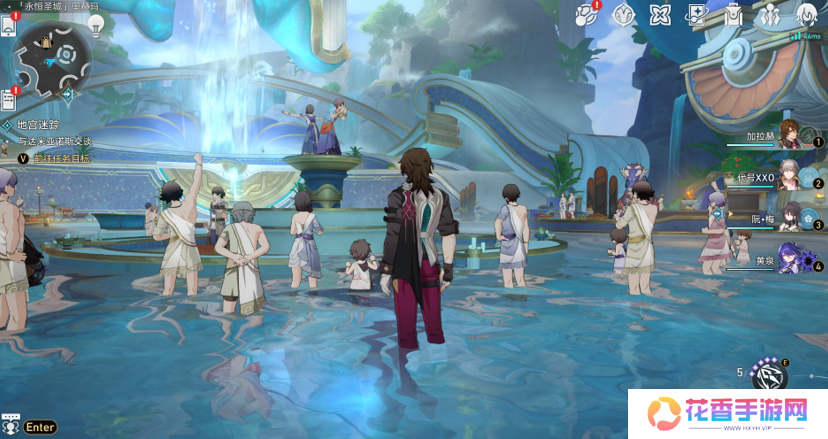
Task: Open the mission log icon with red alert
Action: coord(9,98)
